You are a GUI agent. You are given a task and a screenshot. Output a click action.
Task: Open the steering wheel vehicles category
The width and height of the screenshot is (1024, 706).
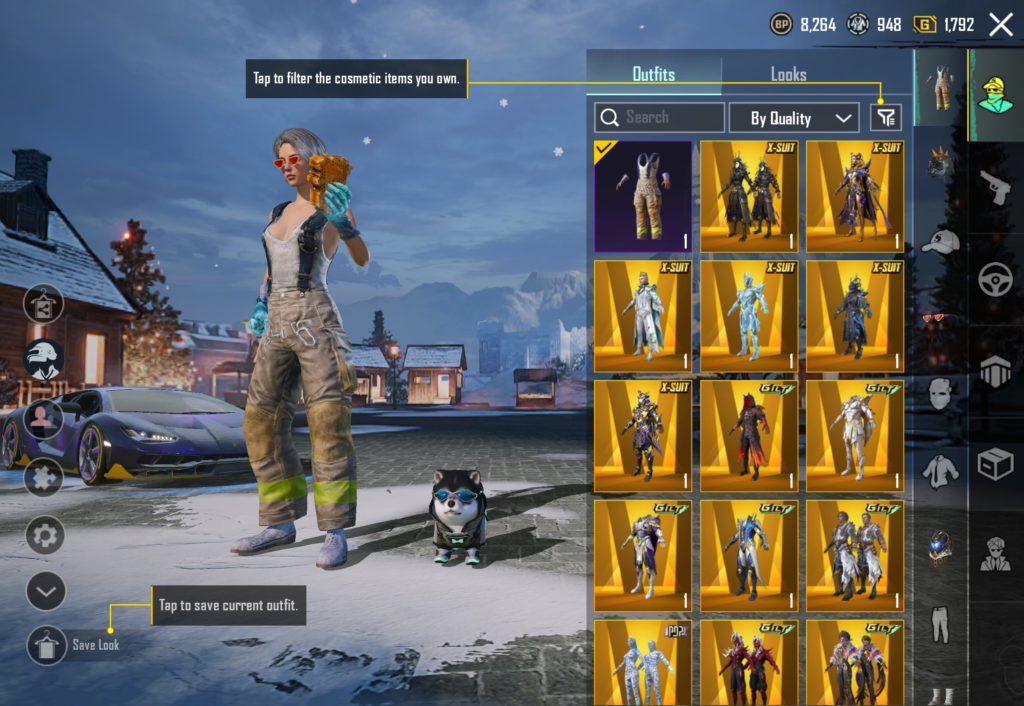[995, 278]
